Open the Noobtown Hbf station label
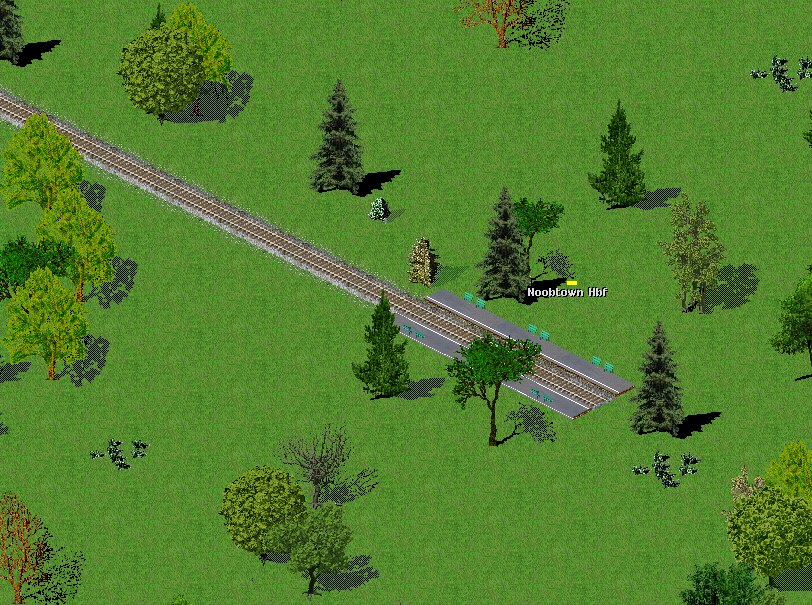 (x=567, y=292)
